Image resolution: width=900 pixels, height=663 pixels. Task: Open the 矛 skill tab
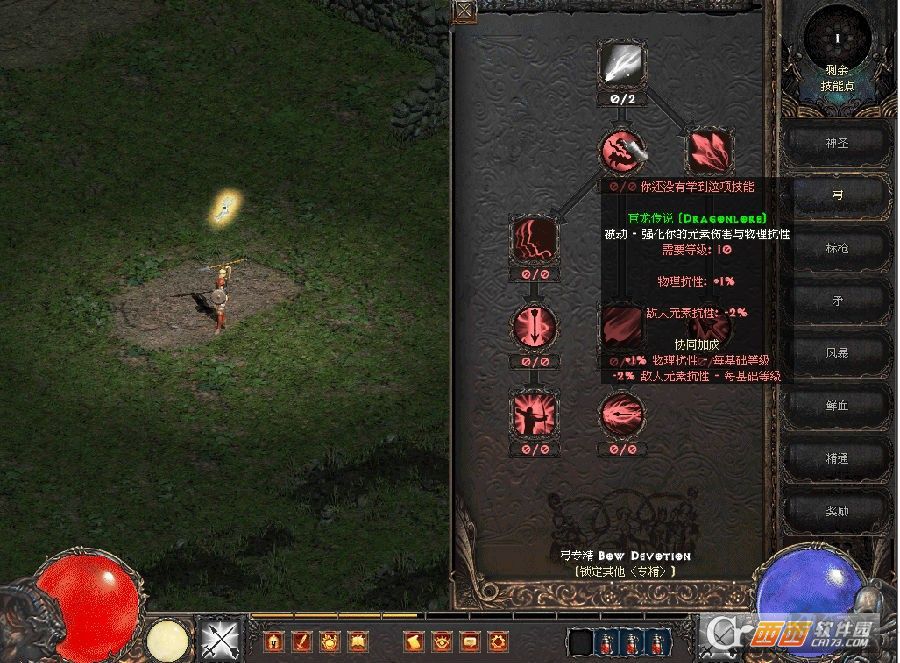(x=836, y=299)
